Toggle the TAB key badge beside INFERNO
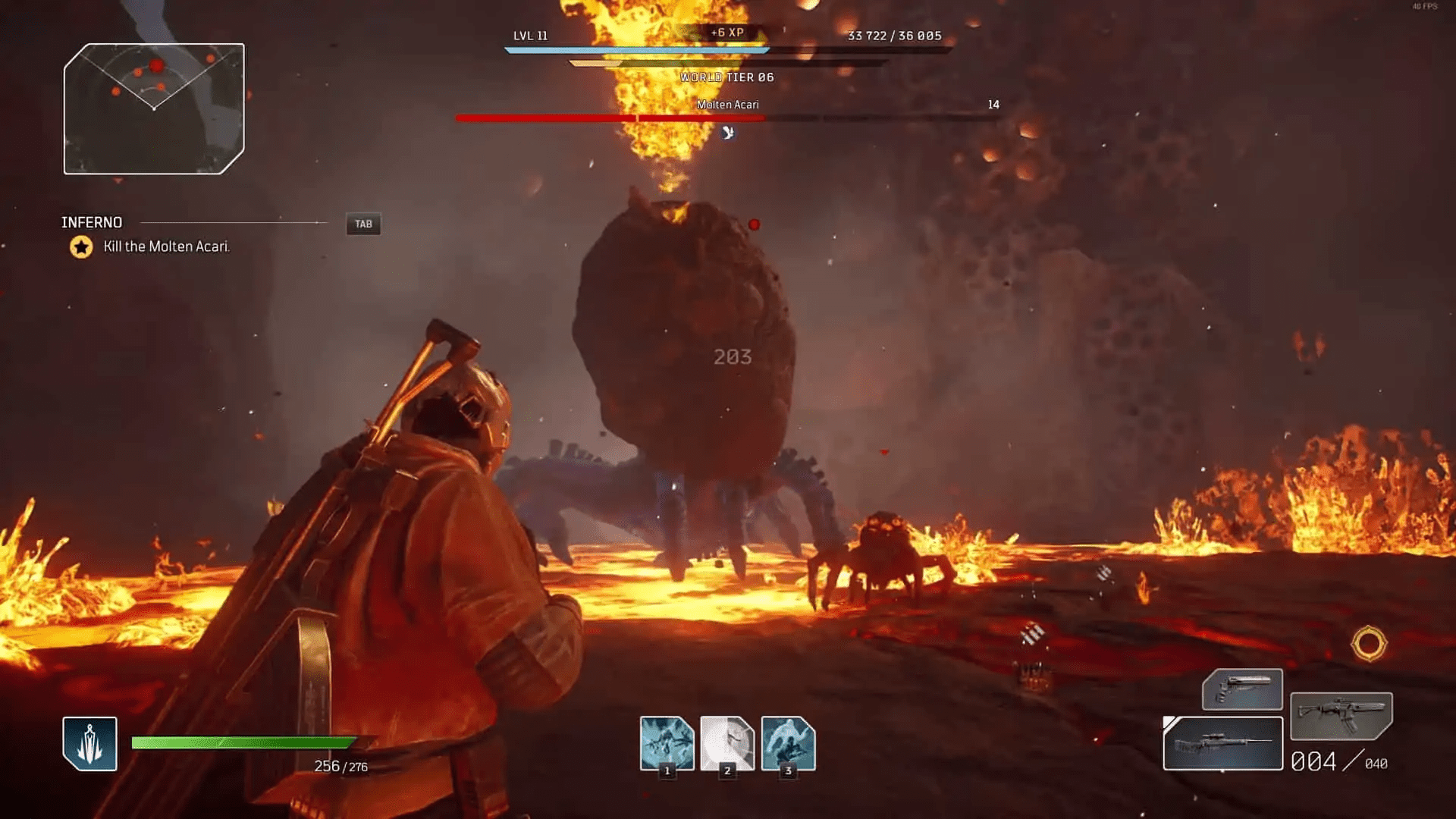This screenshot has width=1456, height=819. [362, 224]
